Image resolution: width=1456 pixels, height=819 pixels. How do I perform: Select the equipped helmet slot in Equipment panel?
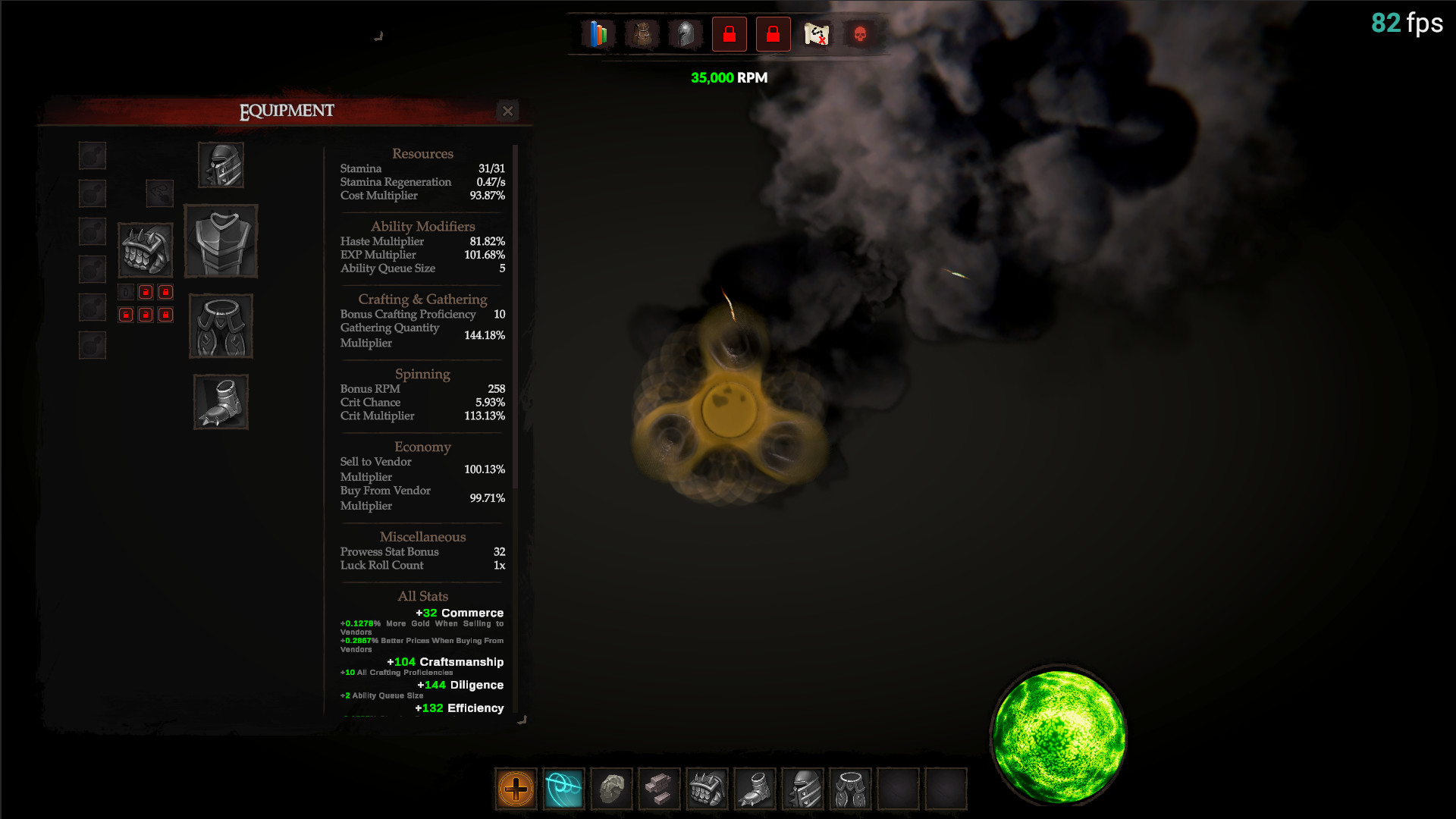[x=221, y=165]
